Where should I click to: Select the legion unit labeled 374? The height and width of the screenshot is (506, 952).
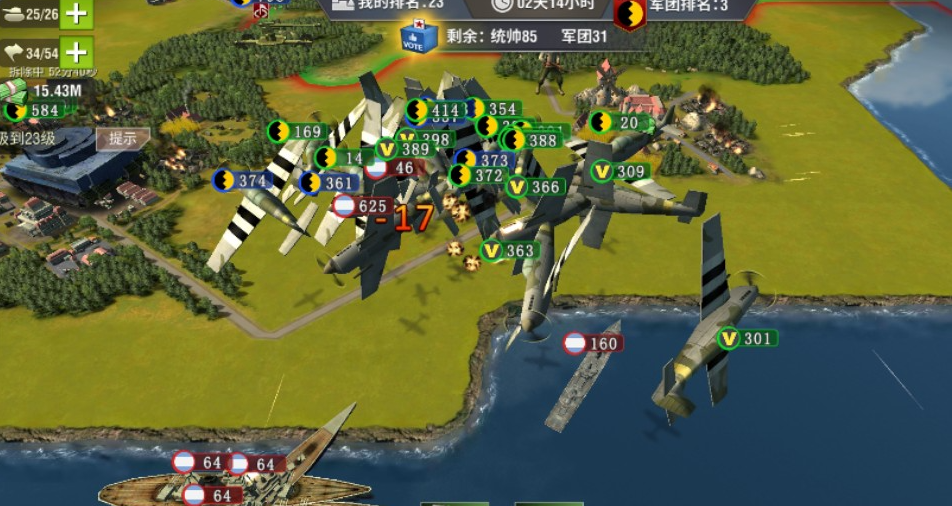pos(243,180)
